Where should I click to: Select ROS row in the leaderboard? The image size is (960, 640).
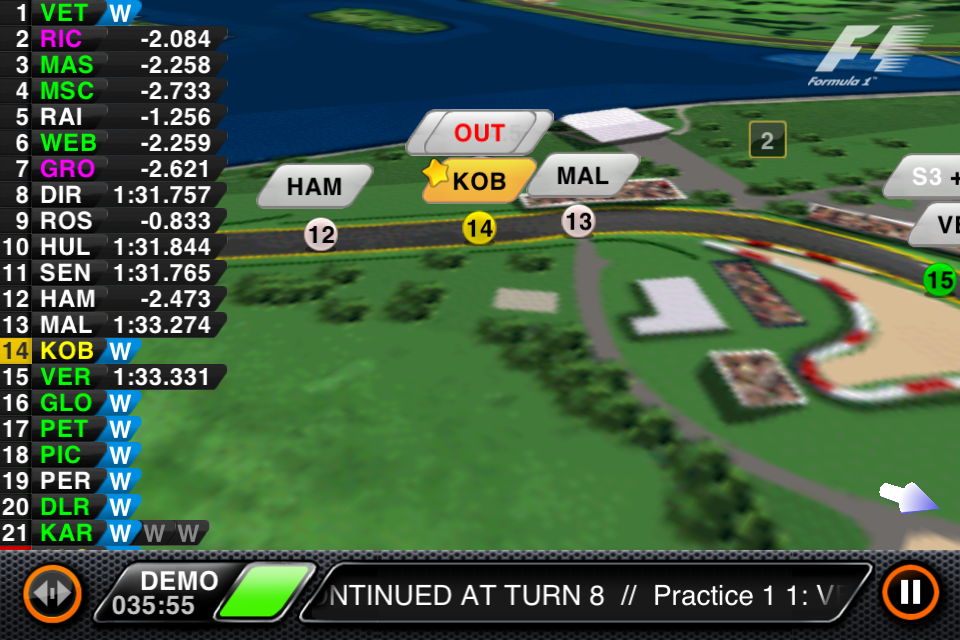110,221
